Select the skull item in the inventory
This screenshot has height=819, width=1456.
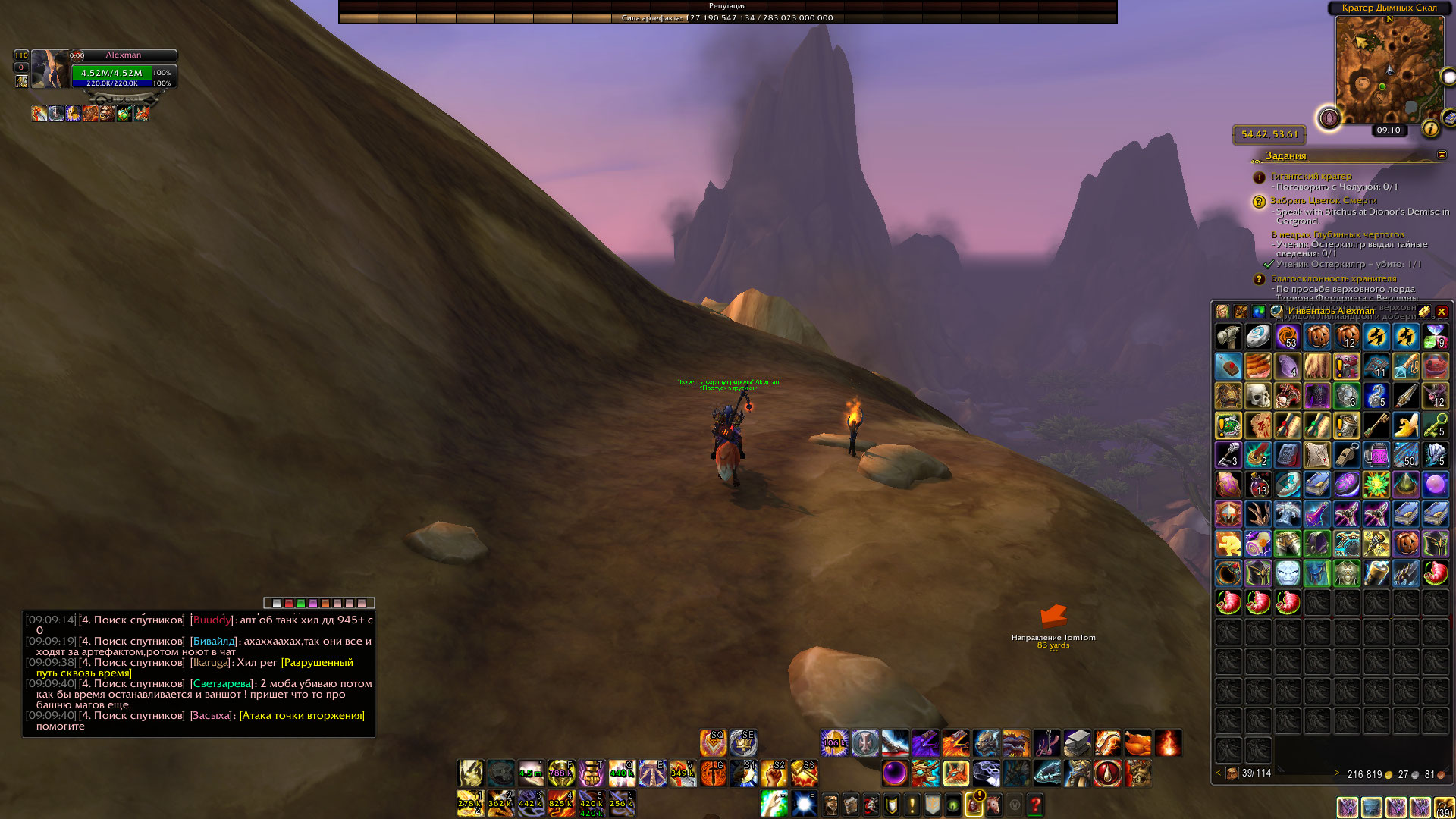[1258, 396]
